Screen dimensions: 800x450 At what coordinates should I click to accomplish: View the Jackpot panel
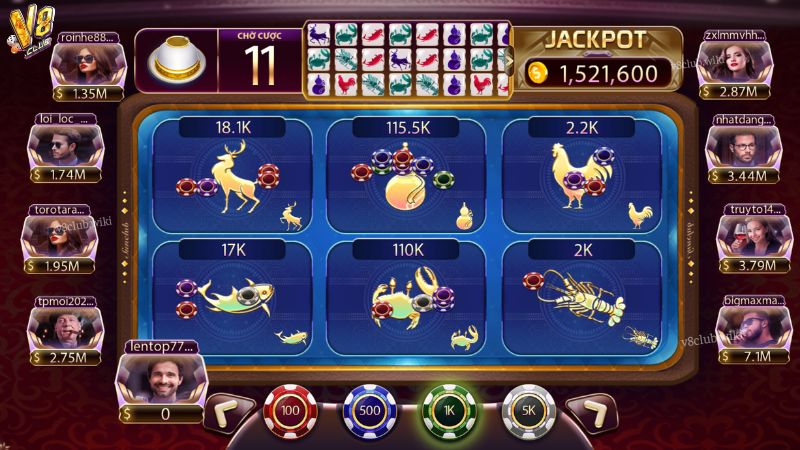[598, 59]
